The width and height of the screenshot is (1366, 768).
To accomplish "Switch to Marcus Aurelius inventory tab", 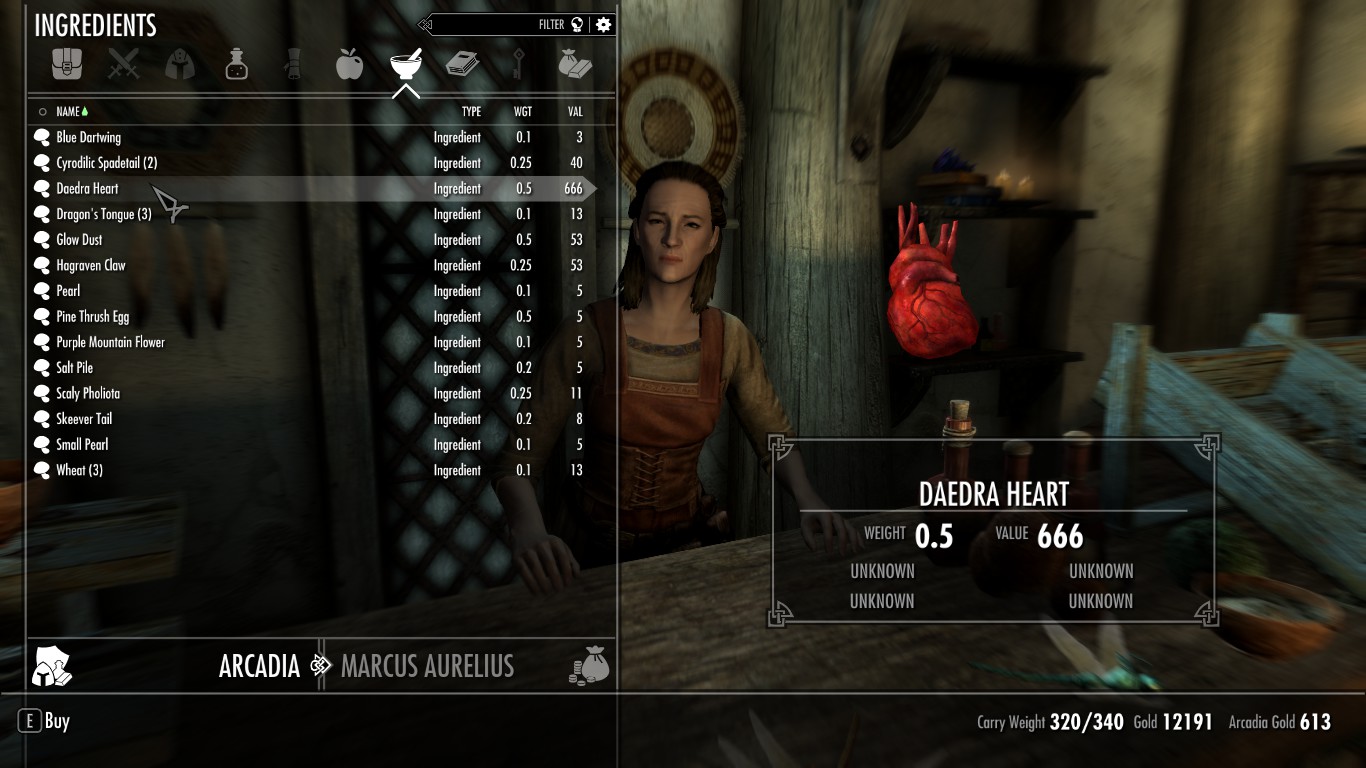I will [x=427, y=666].
